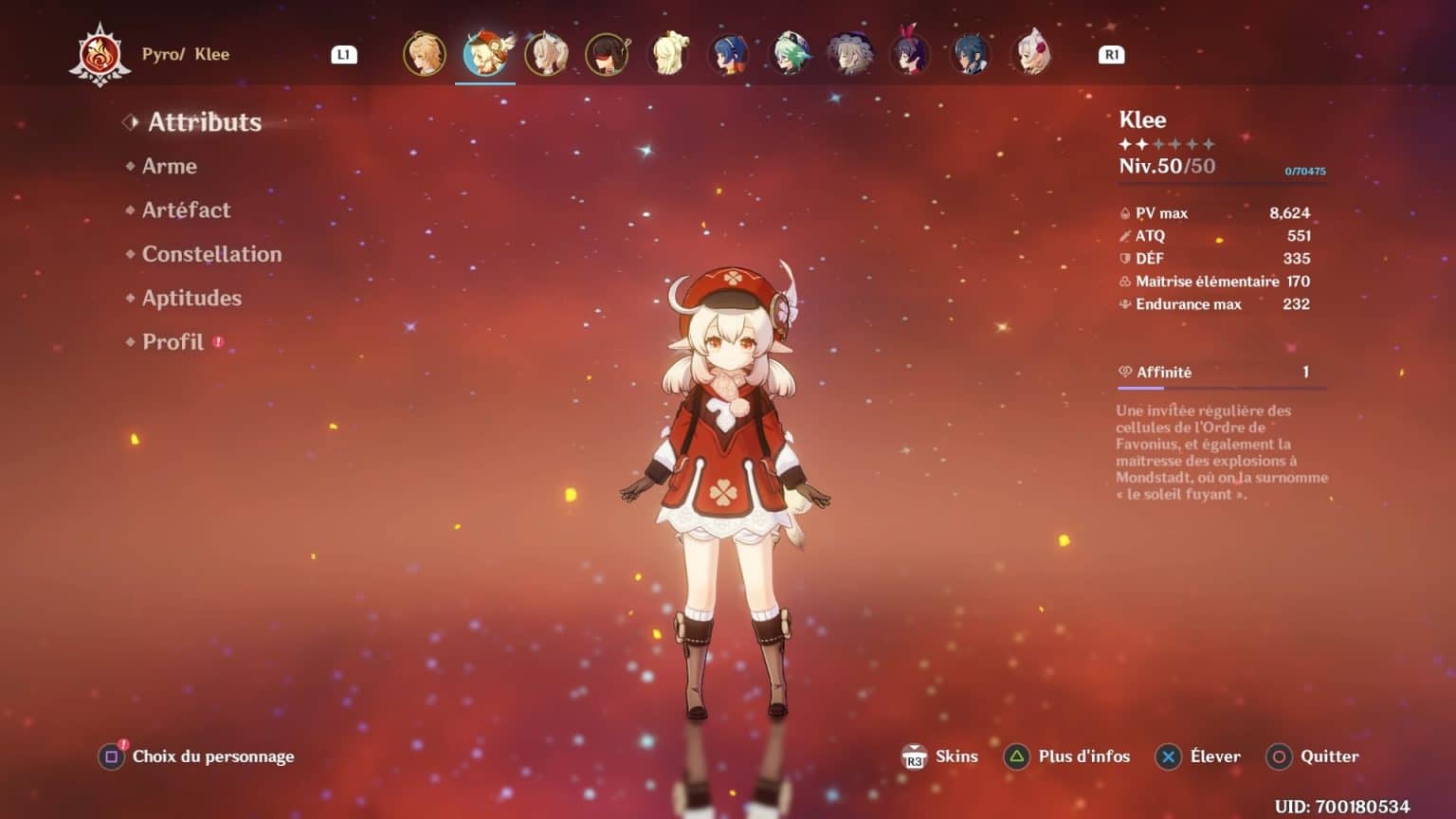Click the PV max droplet stat icon

(1124, 212)
